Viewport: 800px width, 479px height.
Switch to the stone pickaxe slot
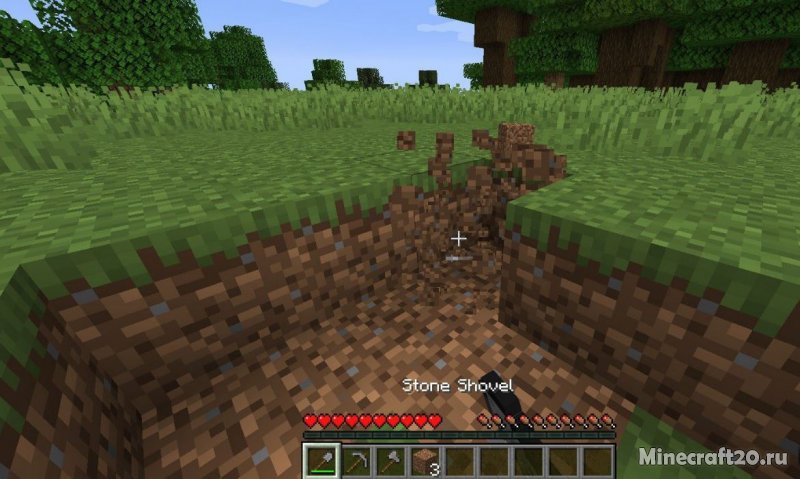point(356,461)
